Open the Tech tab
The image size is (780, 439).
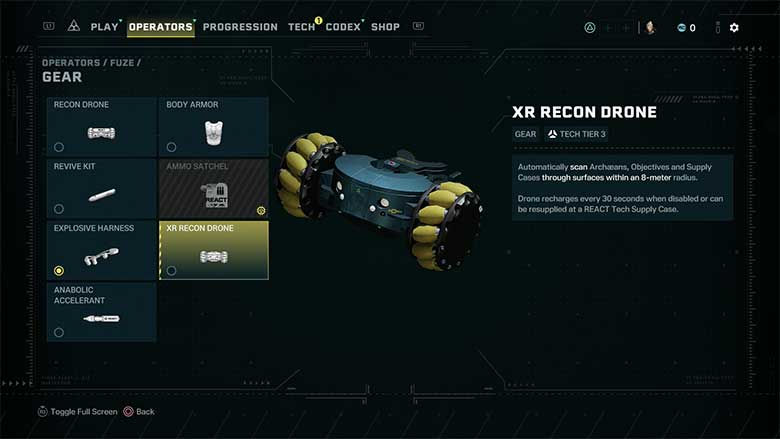click(x=301, y=27)
